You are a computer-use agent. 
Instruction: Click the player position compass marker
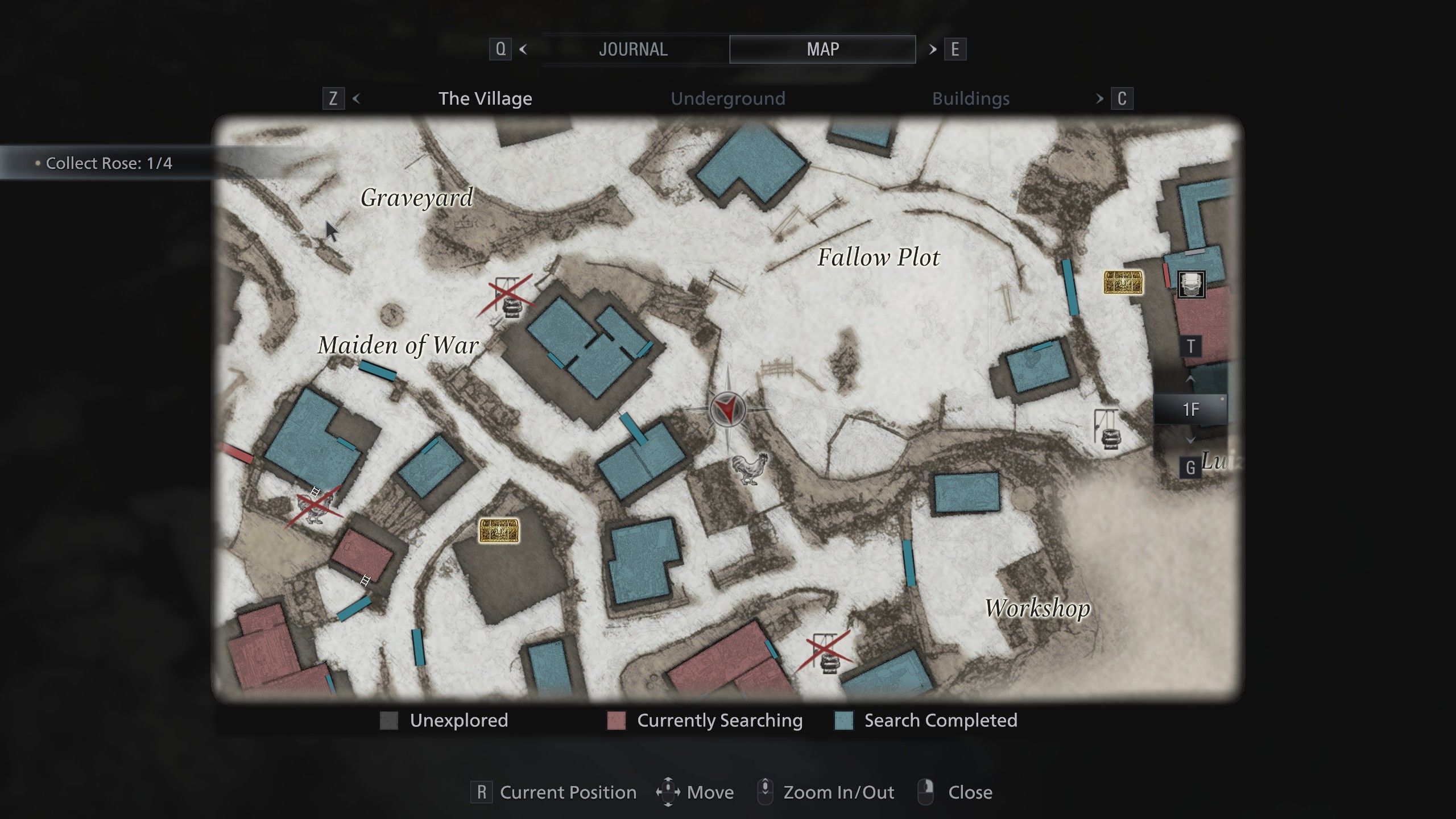coord(727,409)
